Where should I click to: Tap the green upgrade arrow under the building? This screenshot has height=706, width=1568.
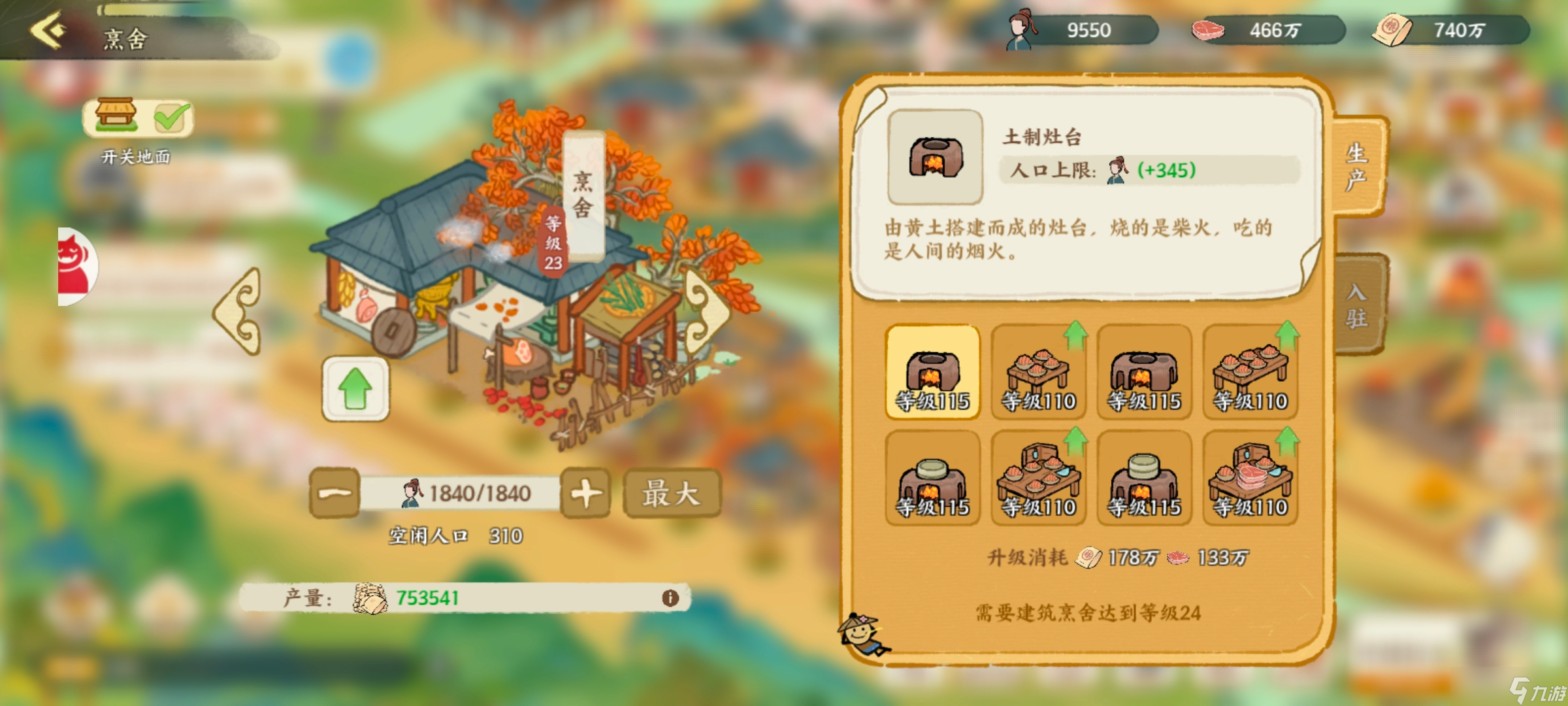(x=355, y=387)
